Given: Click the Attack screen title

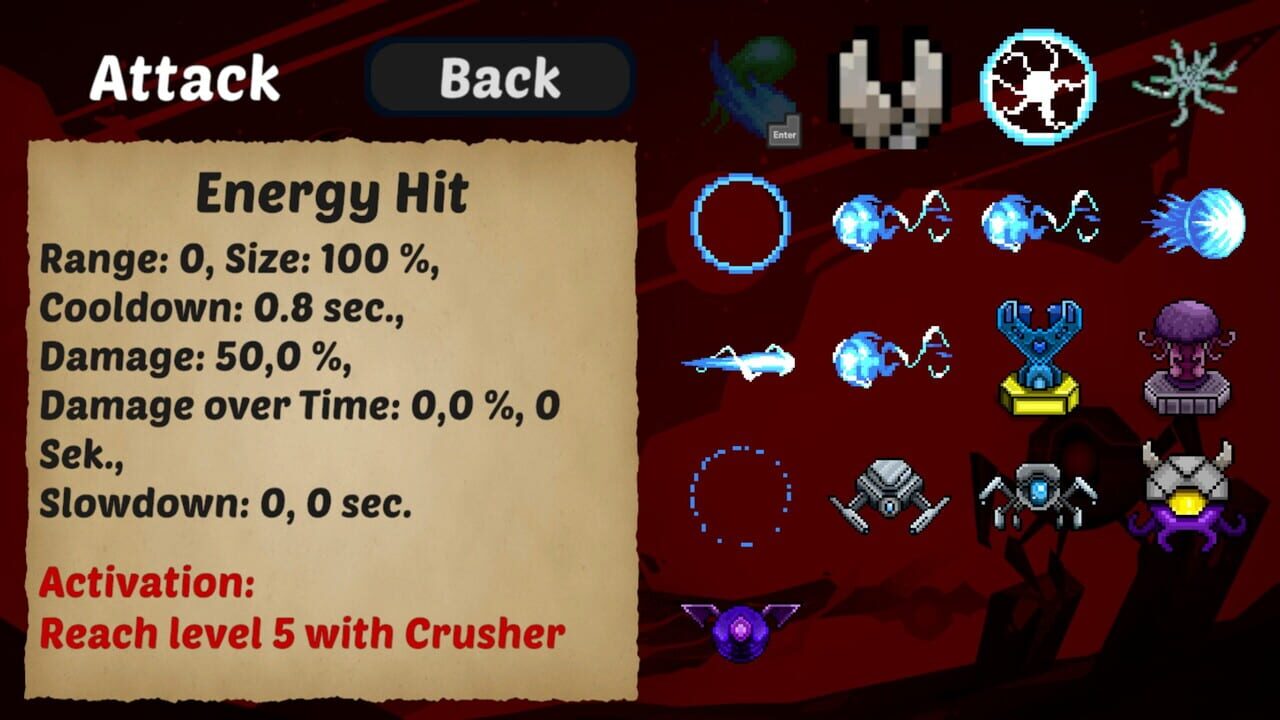Looking at the screenshot, I should point(183,80).
